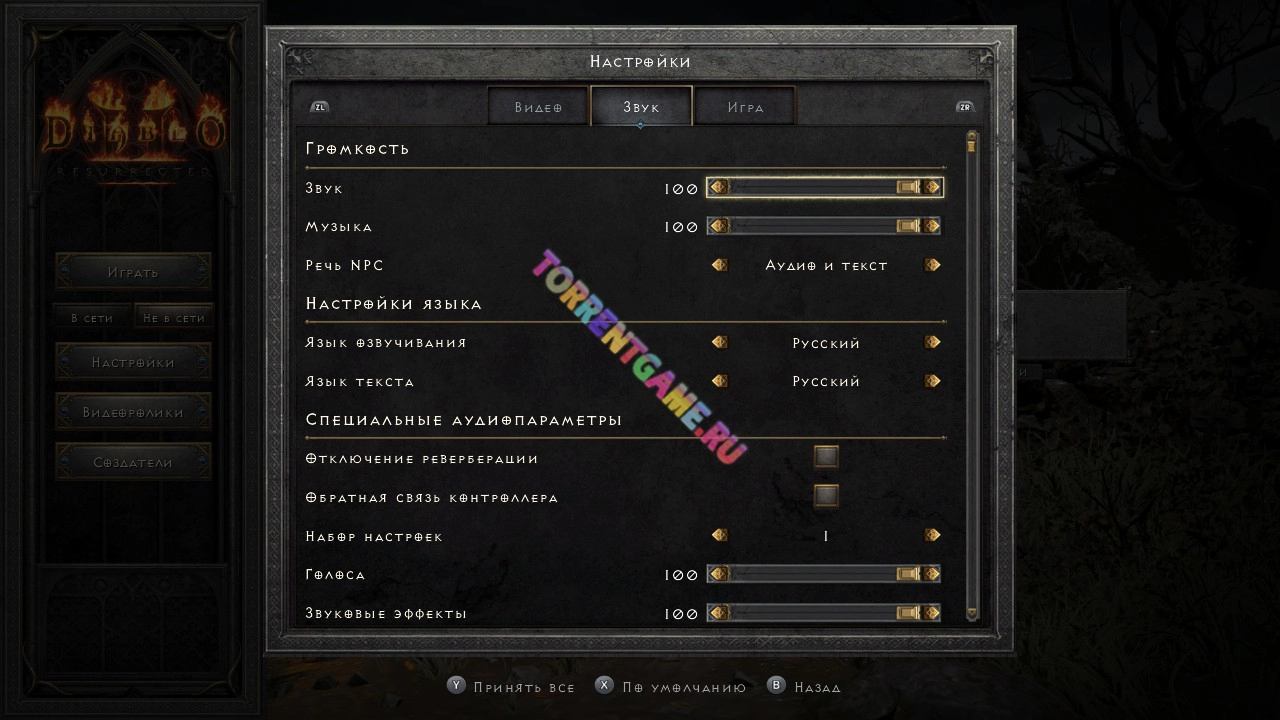Open the Создатели credits entry
1280x720 pixels.
pyautogui.click(x=133, y=462)
